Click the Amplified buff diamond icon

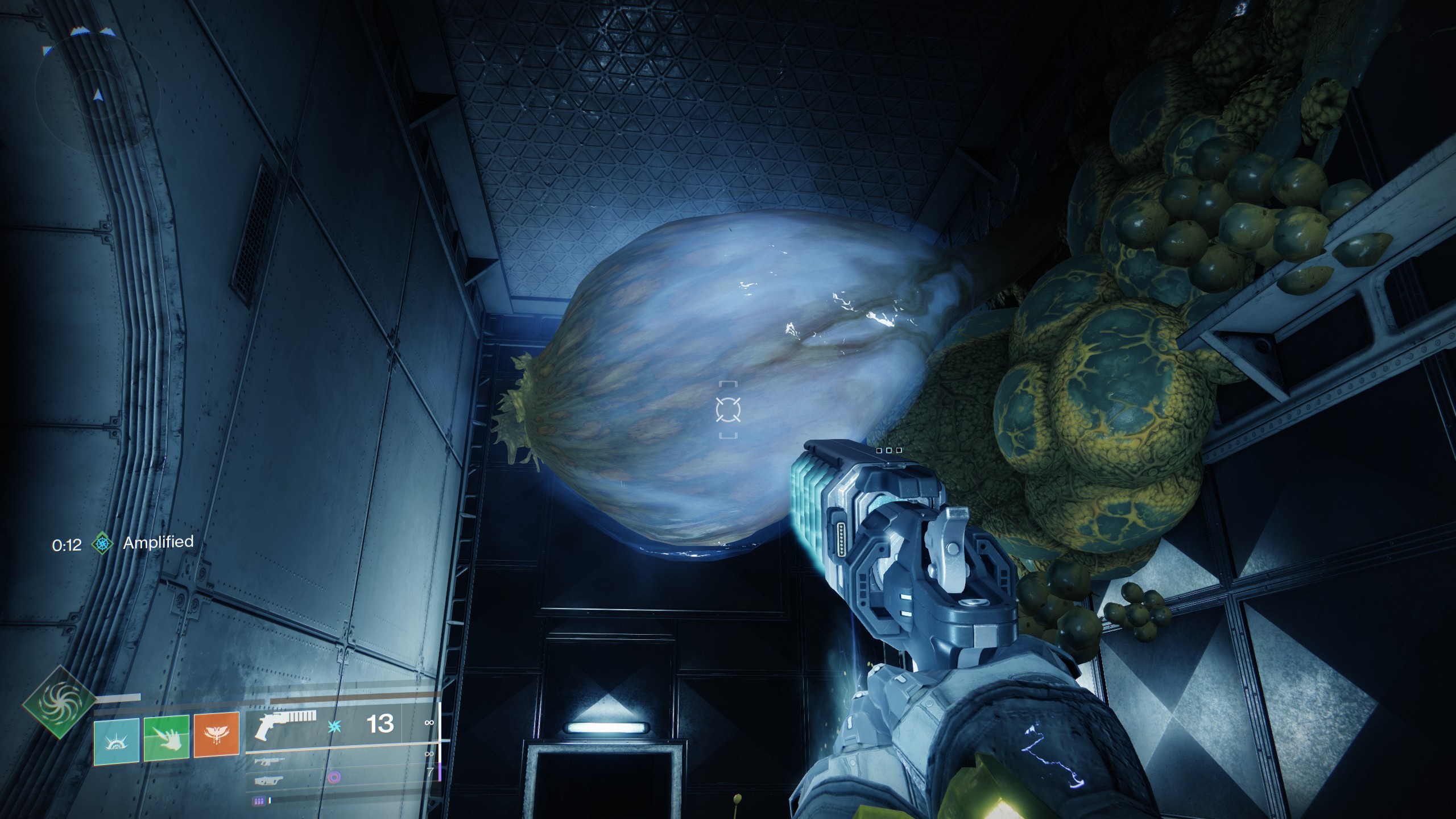point(102,544)
